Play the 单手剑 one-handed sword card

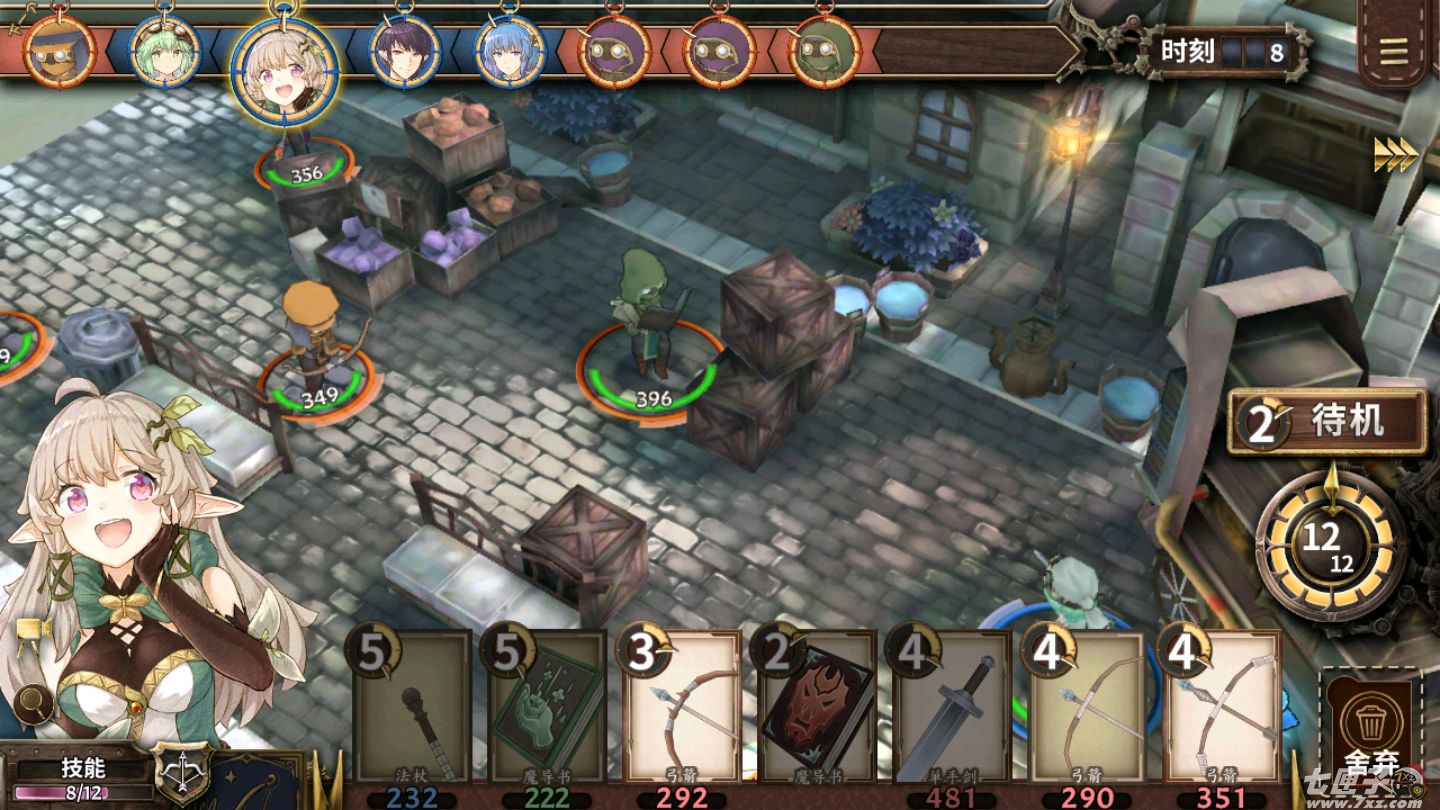point(952,708)
